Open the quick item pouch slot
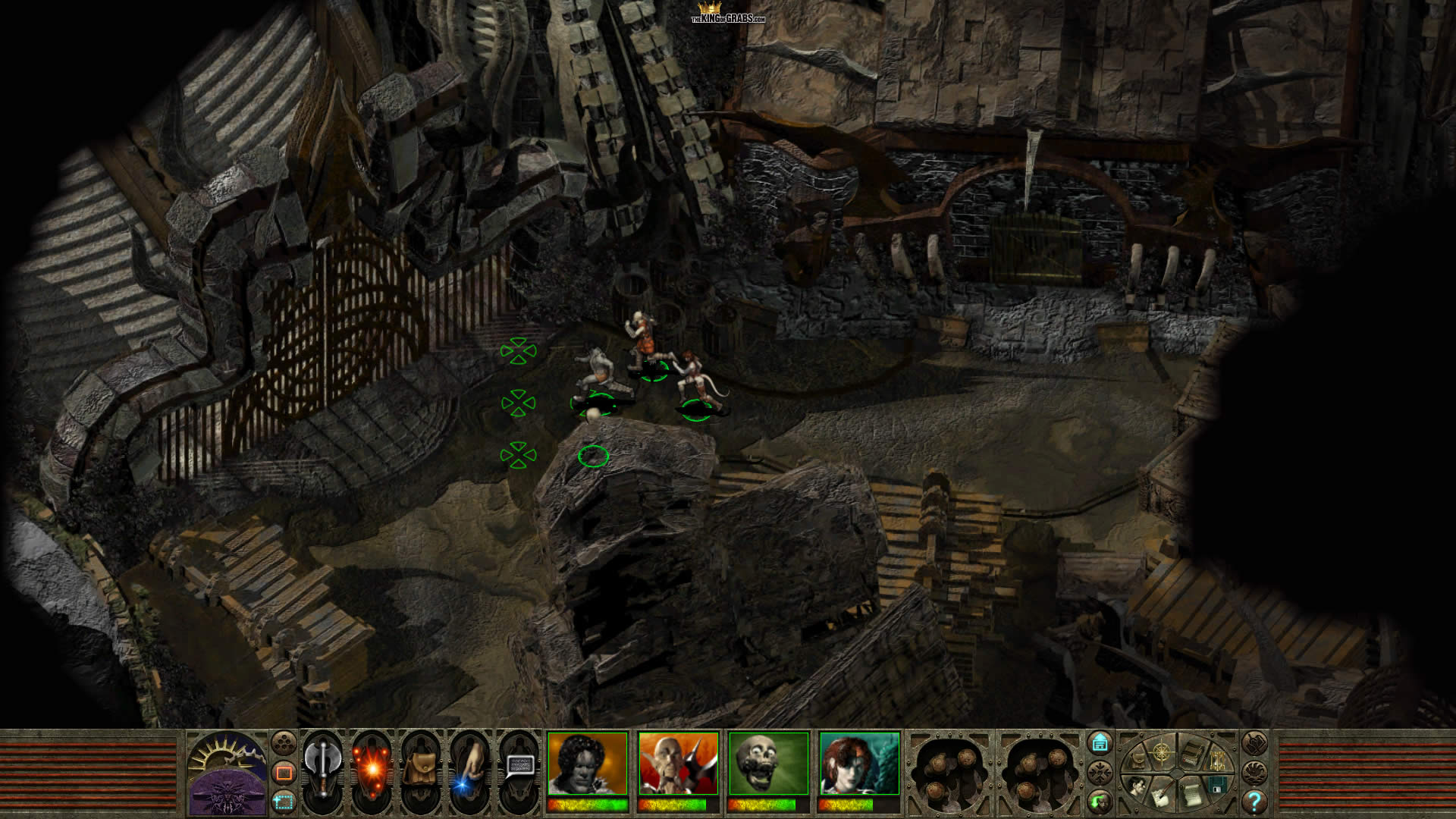The height and width of the screenshot is (819, 1456). tap(420, 769)
